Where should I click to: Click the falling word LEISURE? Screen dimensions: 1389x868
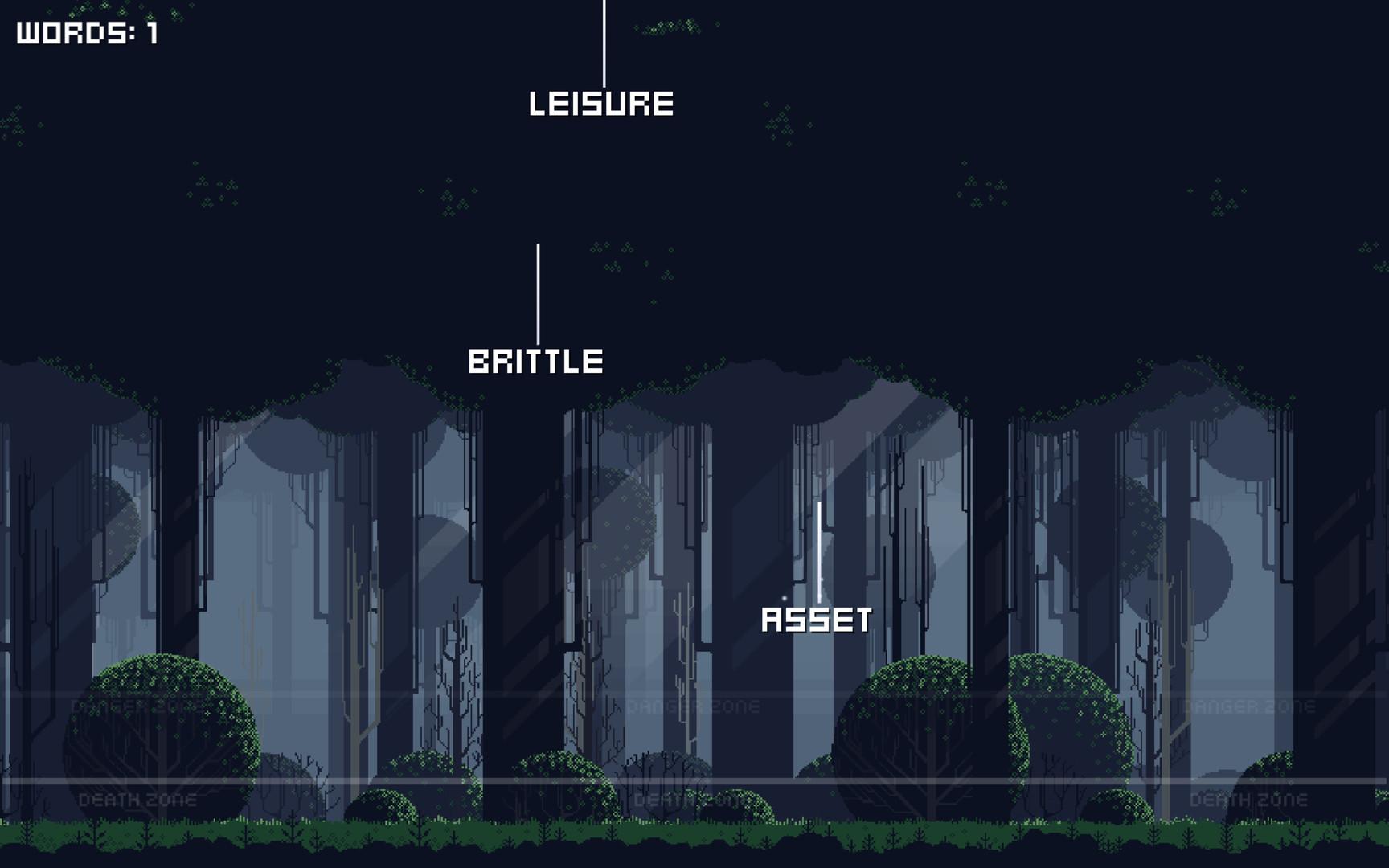pos(601,103)
